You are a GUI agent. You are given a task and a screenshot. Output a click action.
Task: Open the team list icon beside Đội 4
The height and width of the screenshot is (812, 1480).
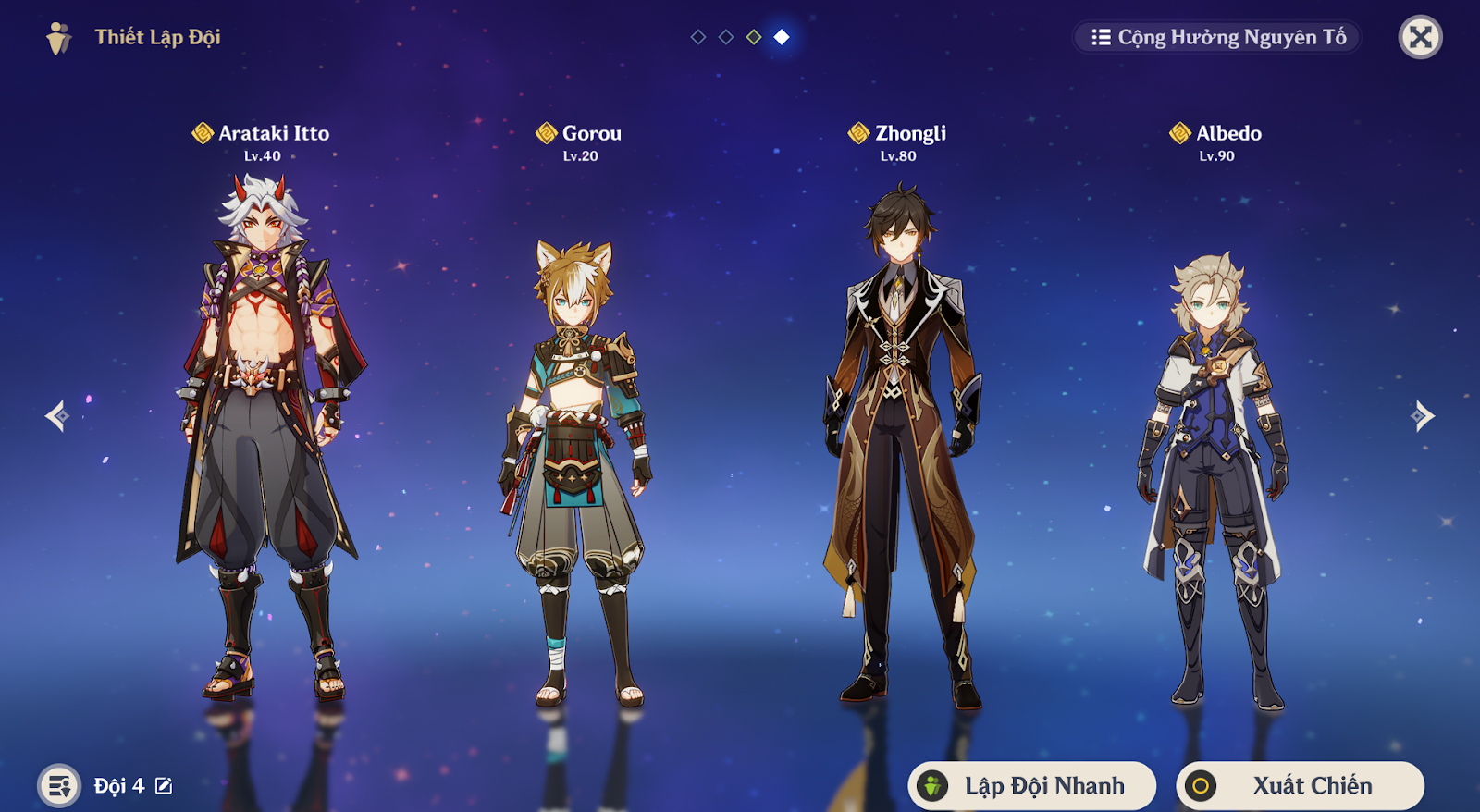coord(59,786)
